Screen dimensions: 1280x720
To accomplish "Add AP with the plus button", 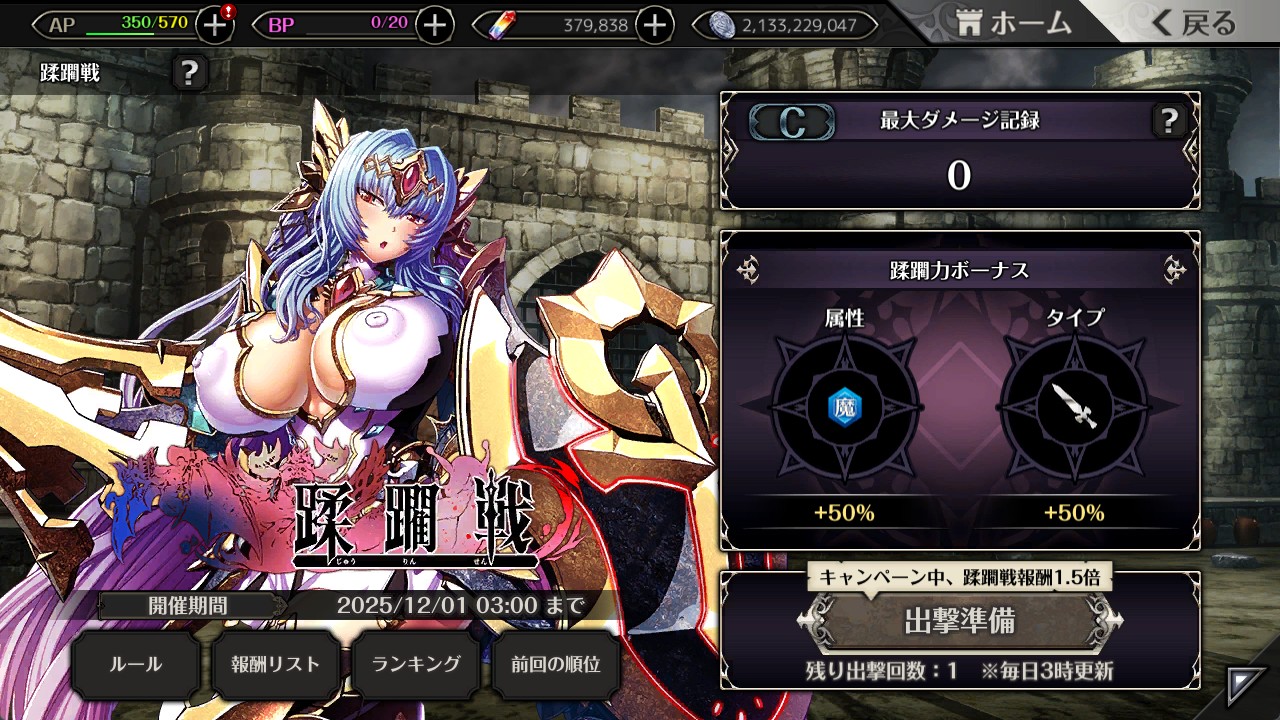I will coord(214,25).
